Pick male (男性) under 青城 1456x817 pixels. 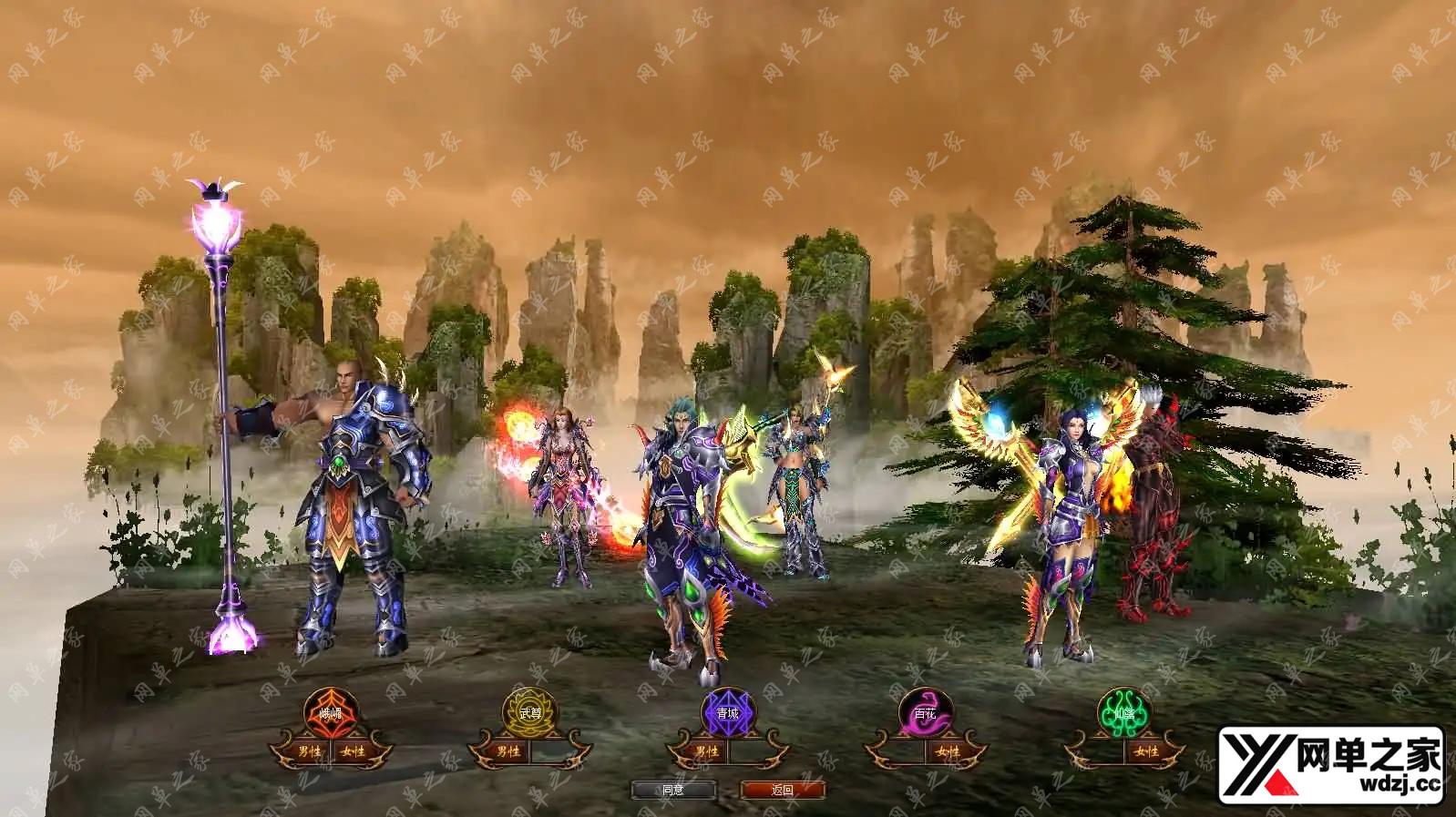pos(707,751)
